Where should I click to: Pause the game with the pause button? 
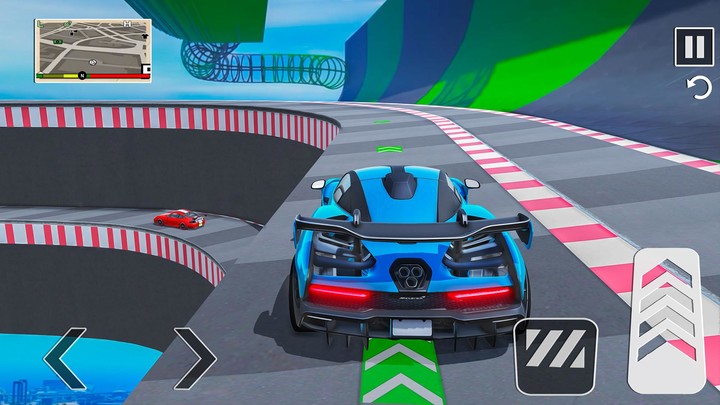(x=693, y=47)
